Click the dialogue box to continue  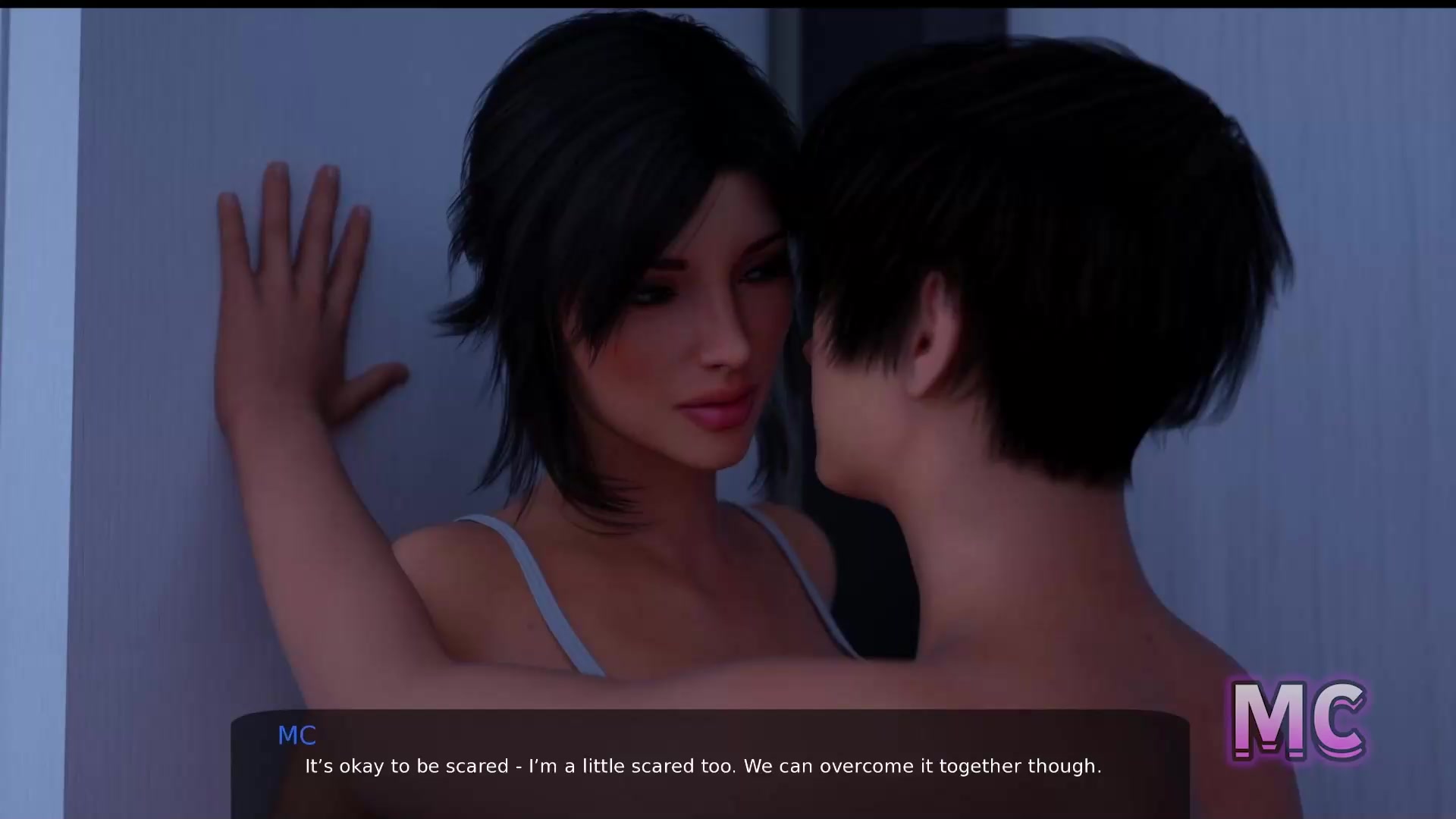tap(710, 764)
